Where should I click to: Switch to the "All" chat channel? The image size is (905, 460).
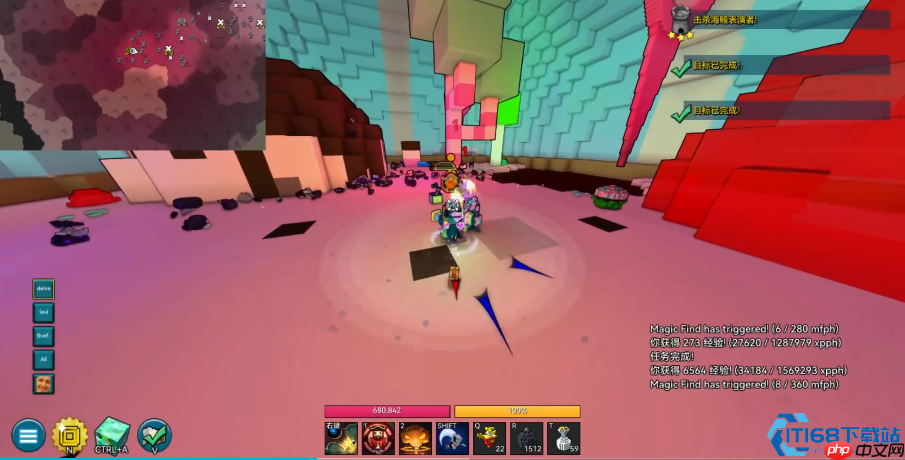(43, 360)
